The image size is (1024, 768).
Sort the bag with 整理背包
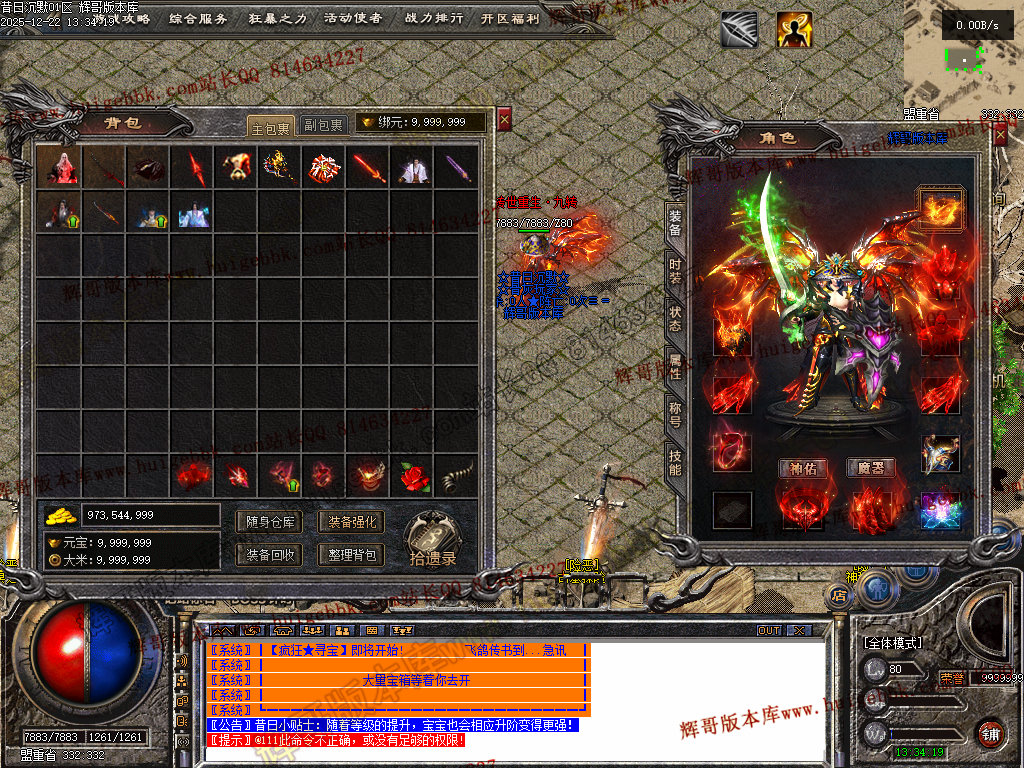pos(351,554)
